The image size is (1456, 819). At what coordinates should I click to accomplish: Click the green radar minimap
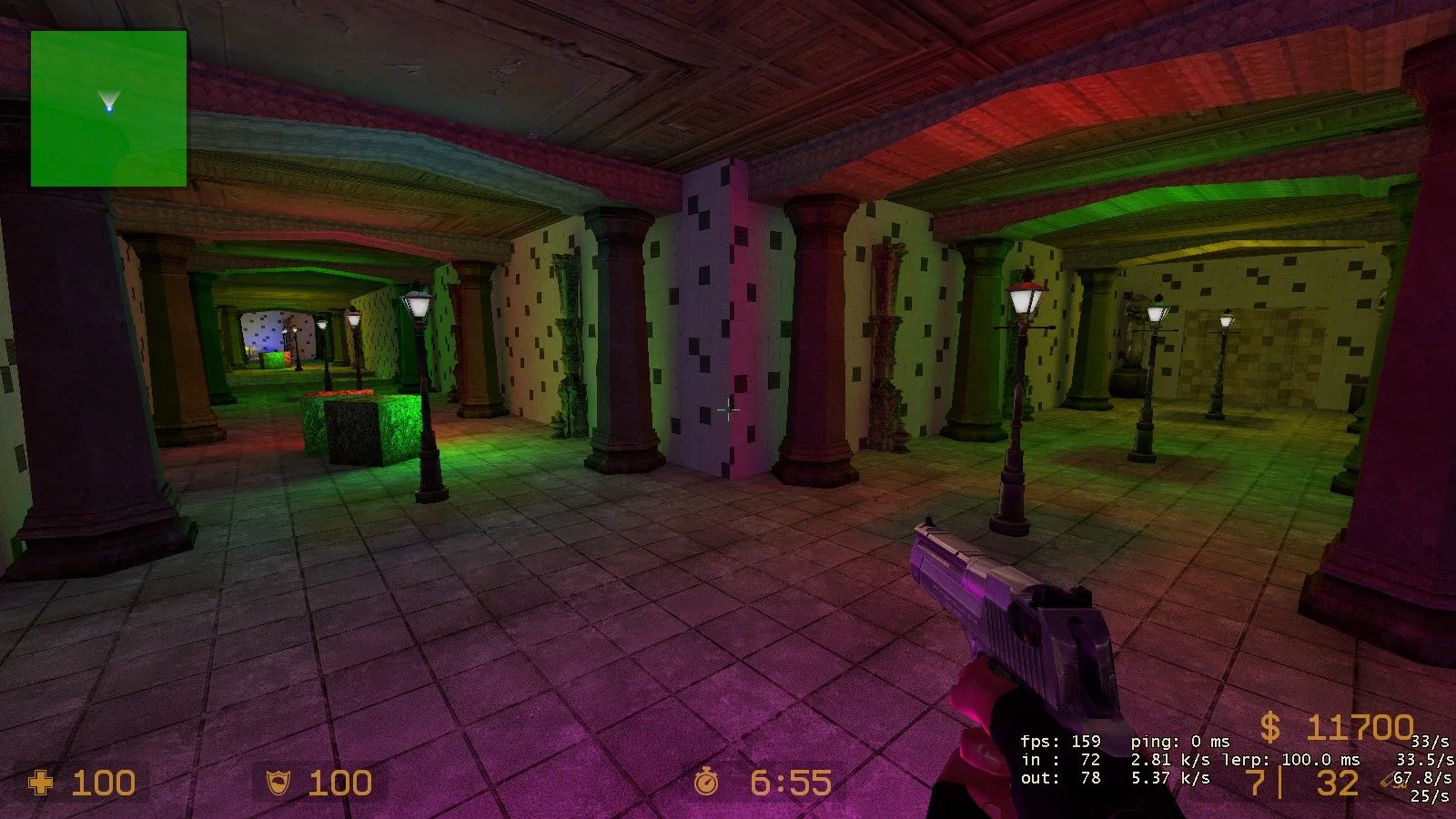(x=108, y=108)
